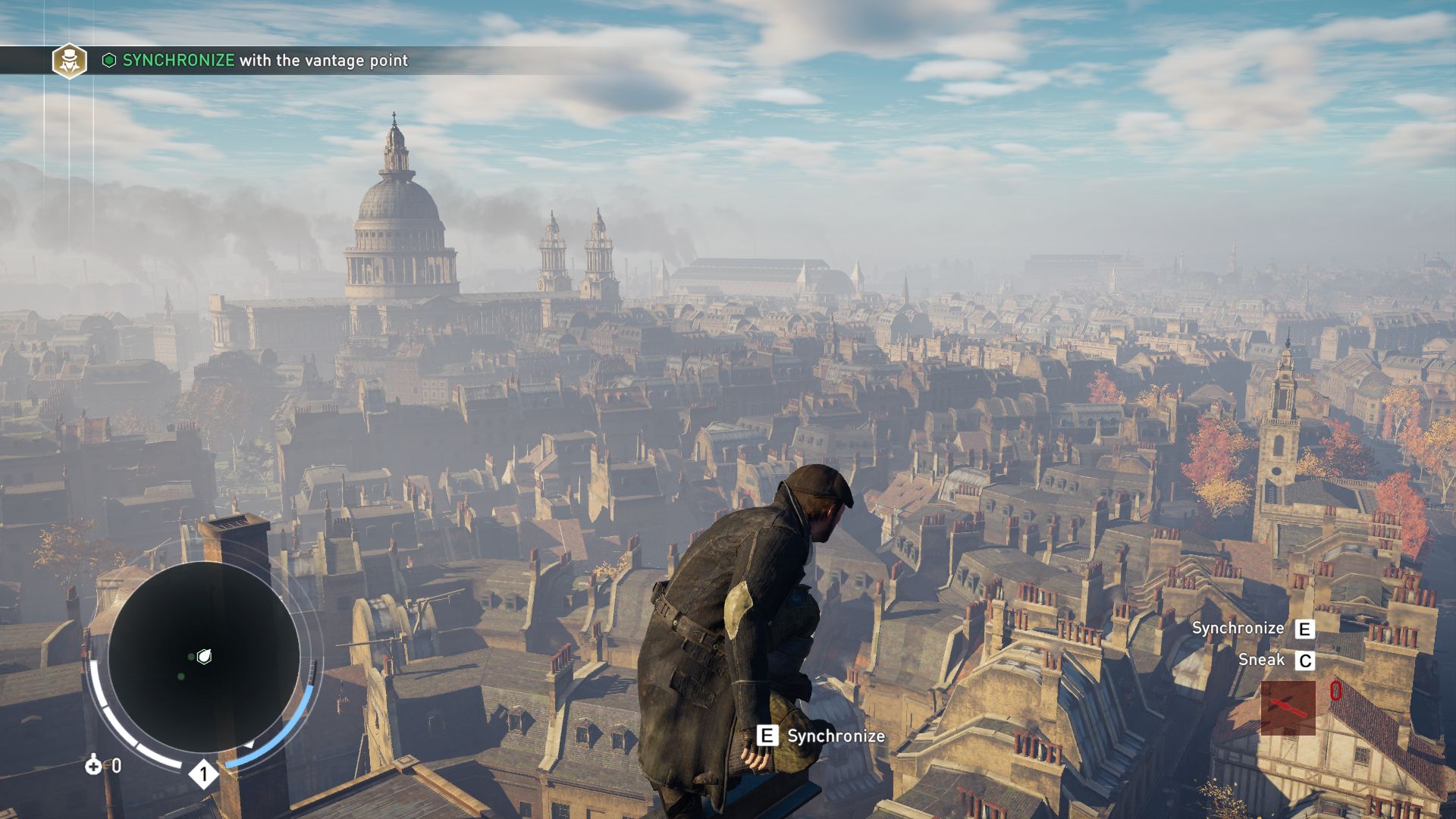Click the level 1 diamond badge
This screenshot has width=1456, height=819.
tap(203, 774)
